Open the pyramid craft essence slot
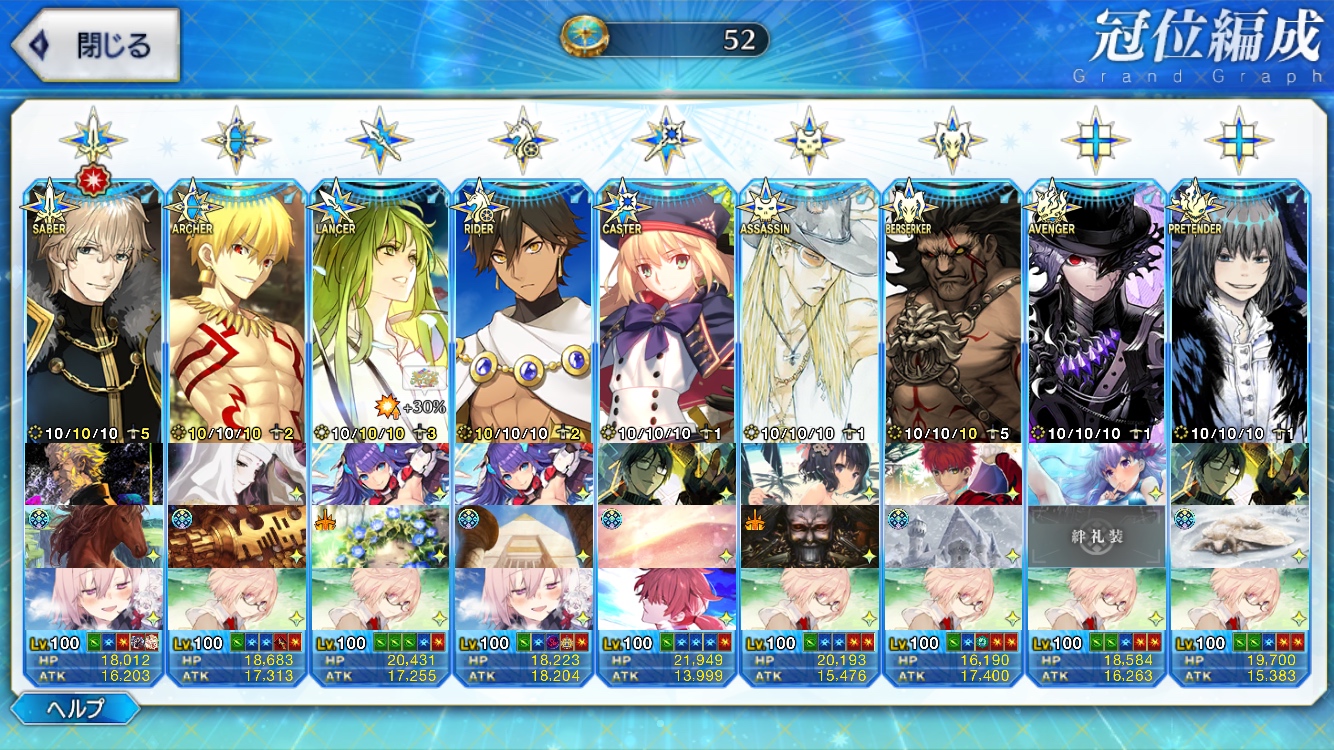 [523, 537]
